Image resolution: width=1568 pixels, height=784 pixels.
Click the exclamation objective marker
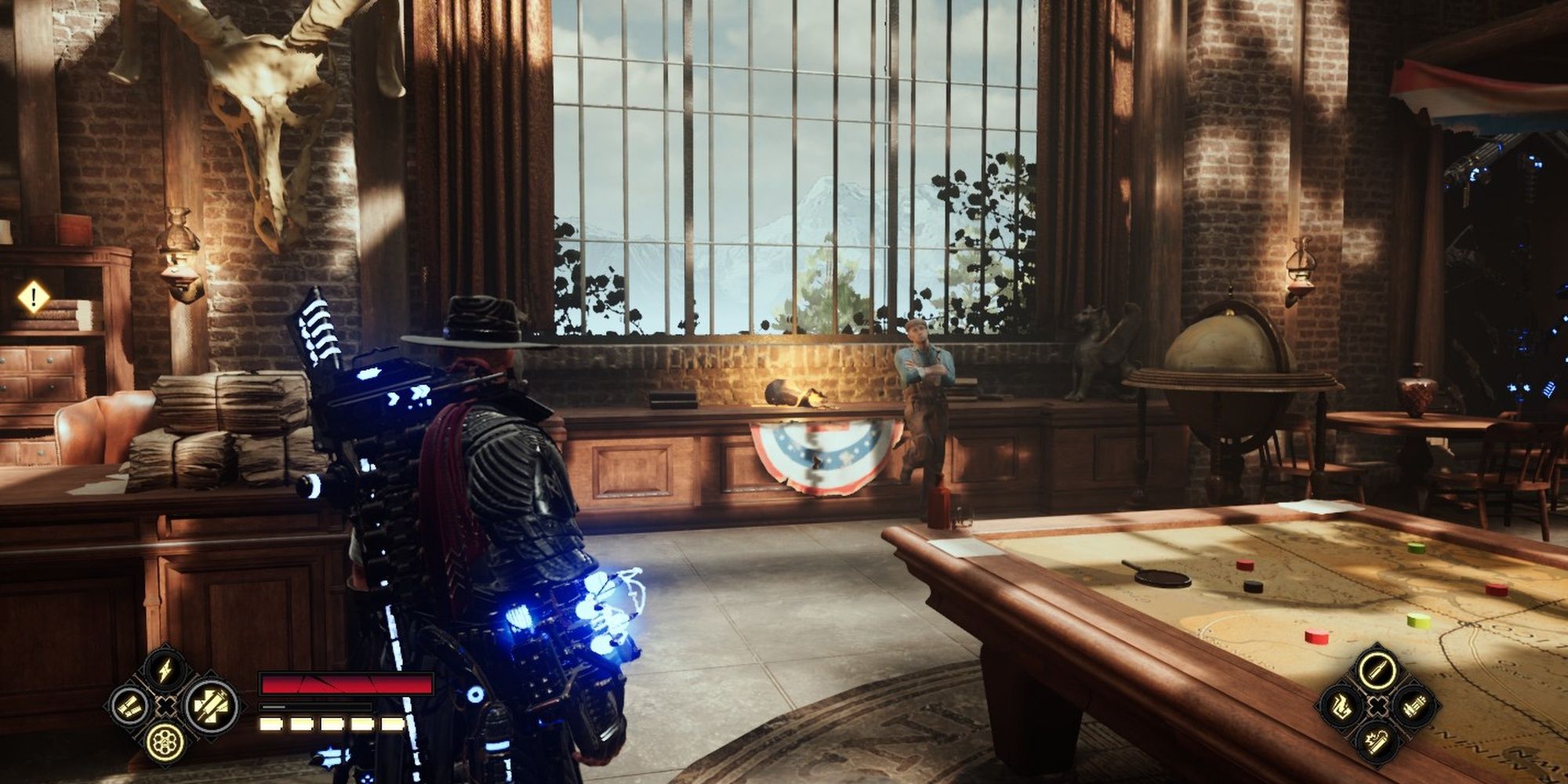(x=34, y=297)
